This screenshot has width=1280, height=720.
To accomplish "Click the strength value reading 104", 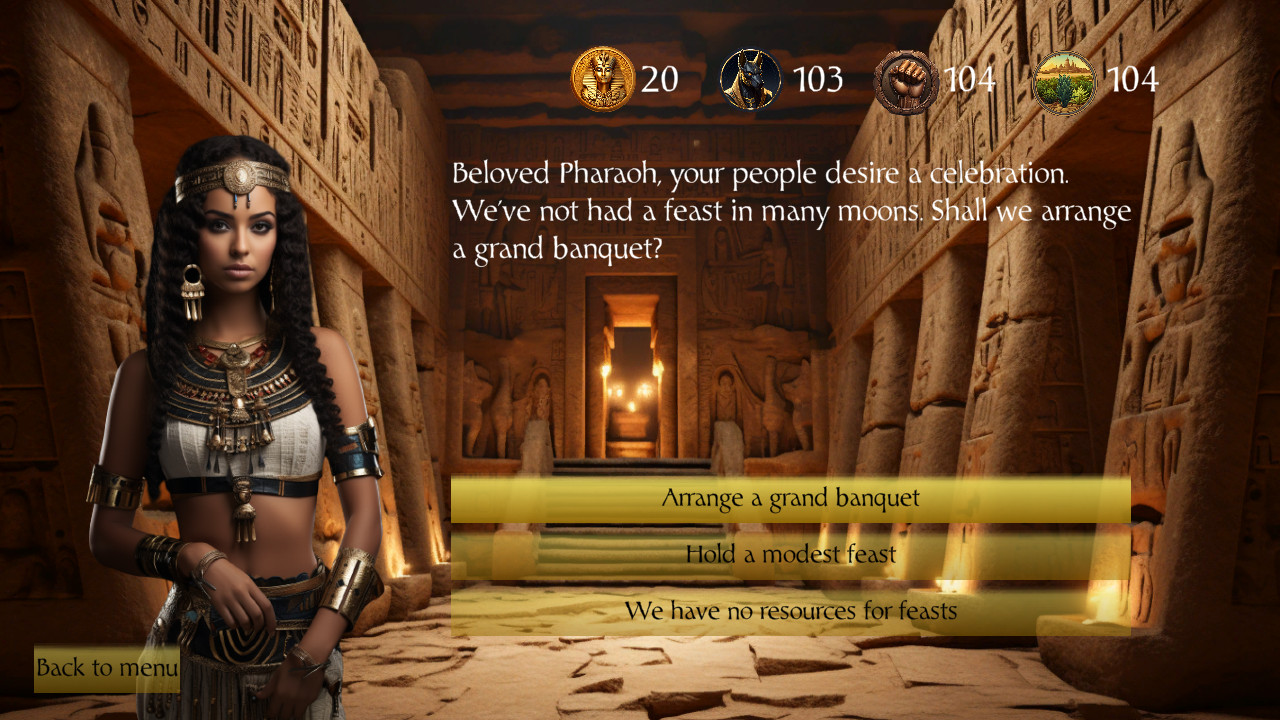I will 971,76.
